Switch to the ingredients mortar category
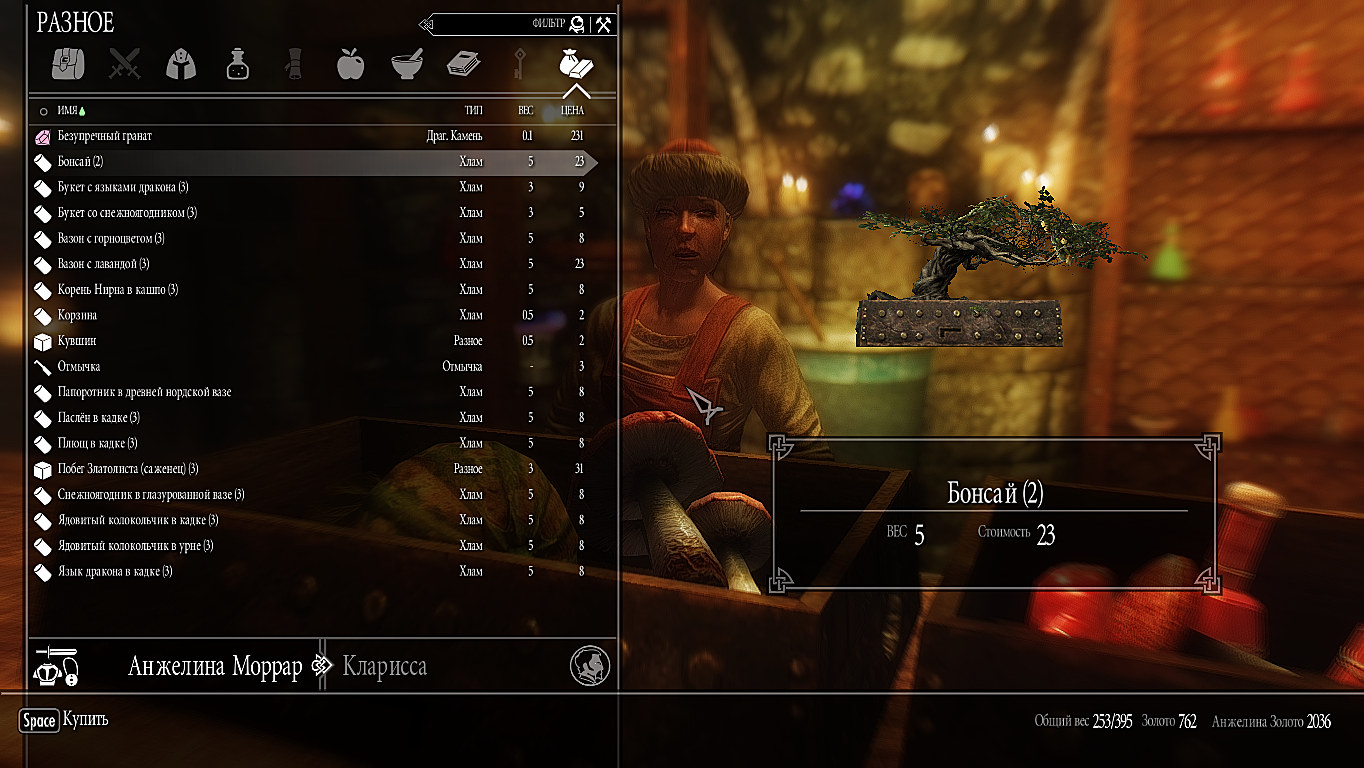The width and height of the screenshot is (1364, 768). click(407, 64)
